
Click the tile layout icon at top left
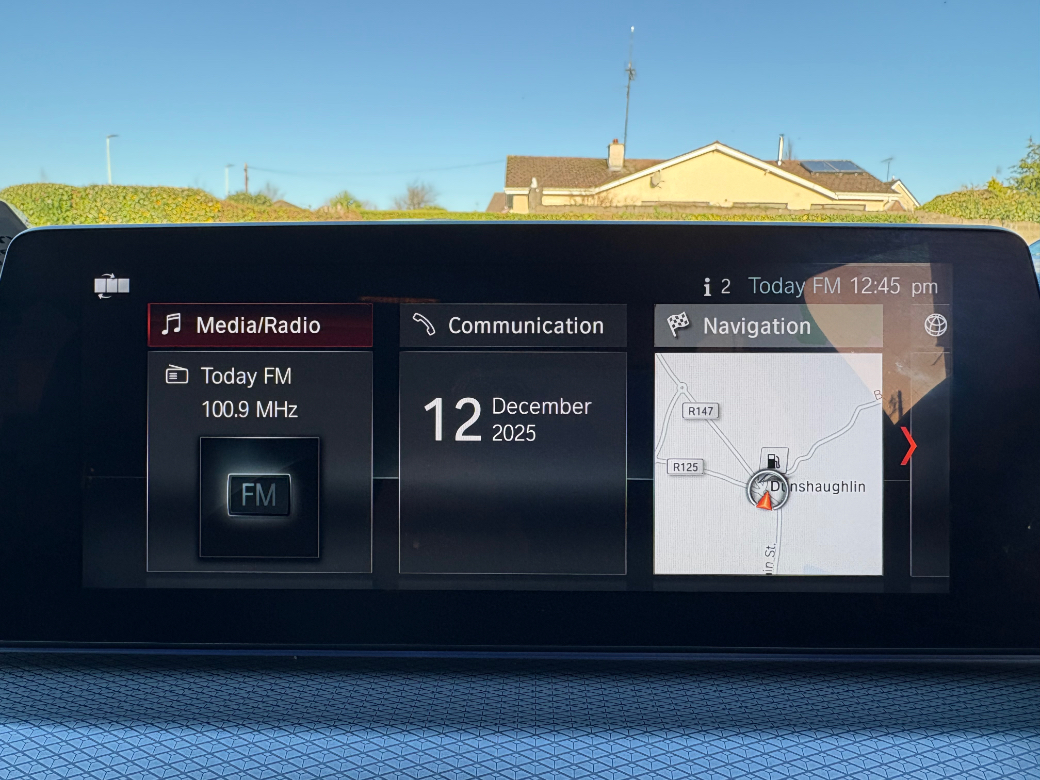tap(112, 287)
